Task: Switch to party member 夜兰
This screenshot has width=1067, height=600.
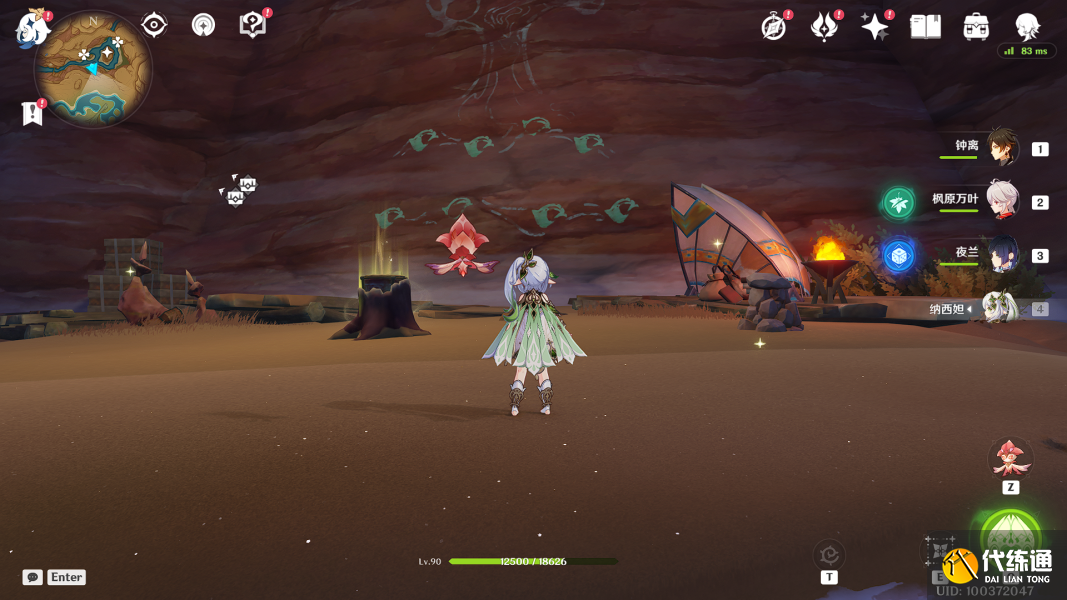Action: (1002, 255)
